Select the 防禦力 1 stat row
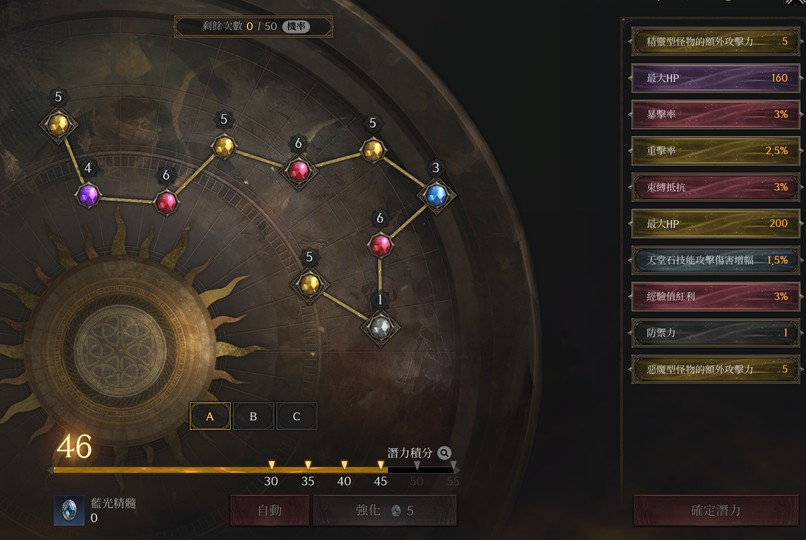This screenshot has height=540, width=806. (x=715, y=332)
